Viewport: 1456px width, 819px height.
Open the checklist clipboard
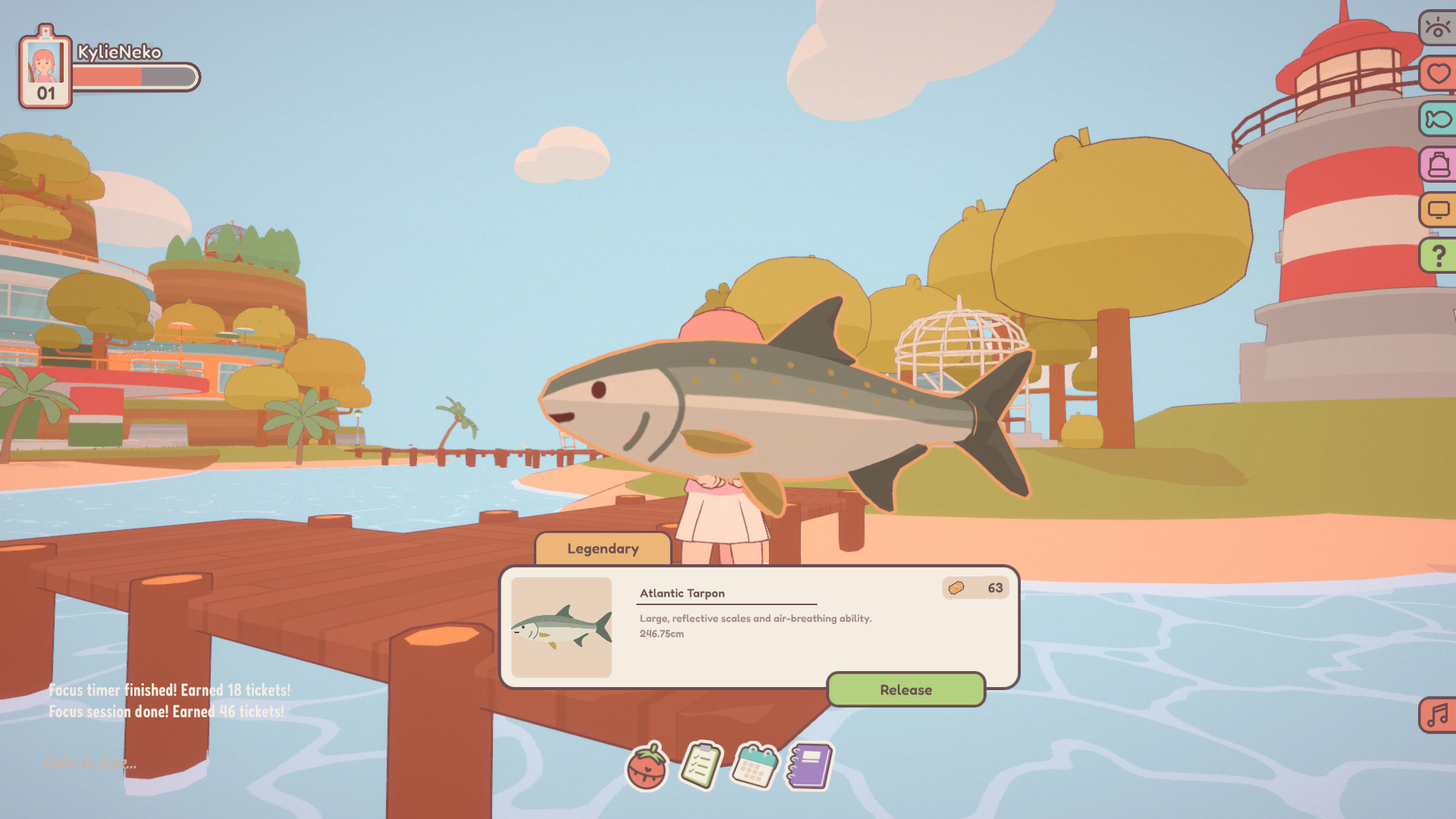point(701,766)
